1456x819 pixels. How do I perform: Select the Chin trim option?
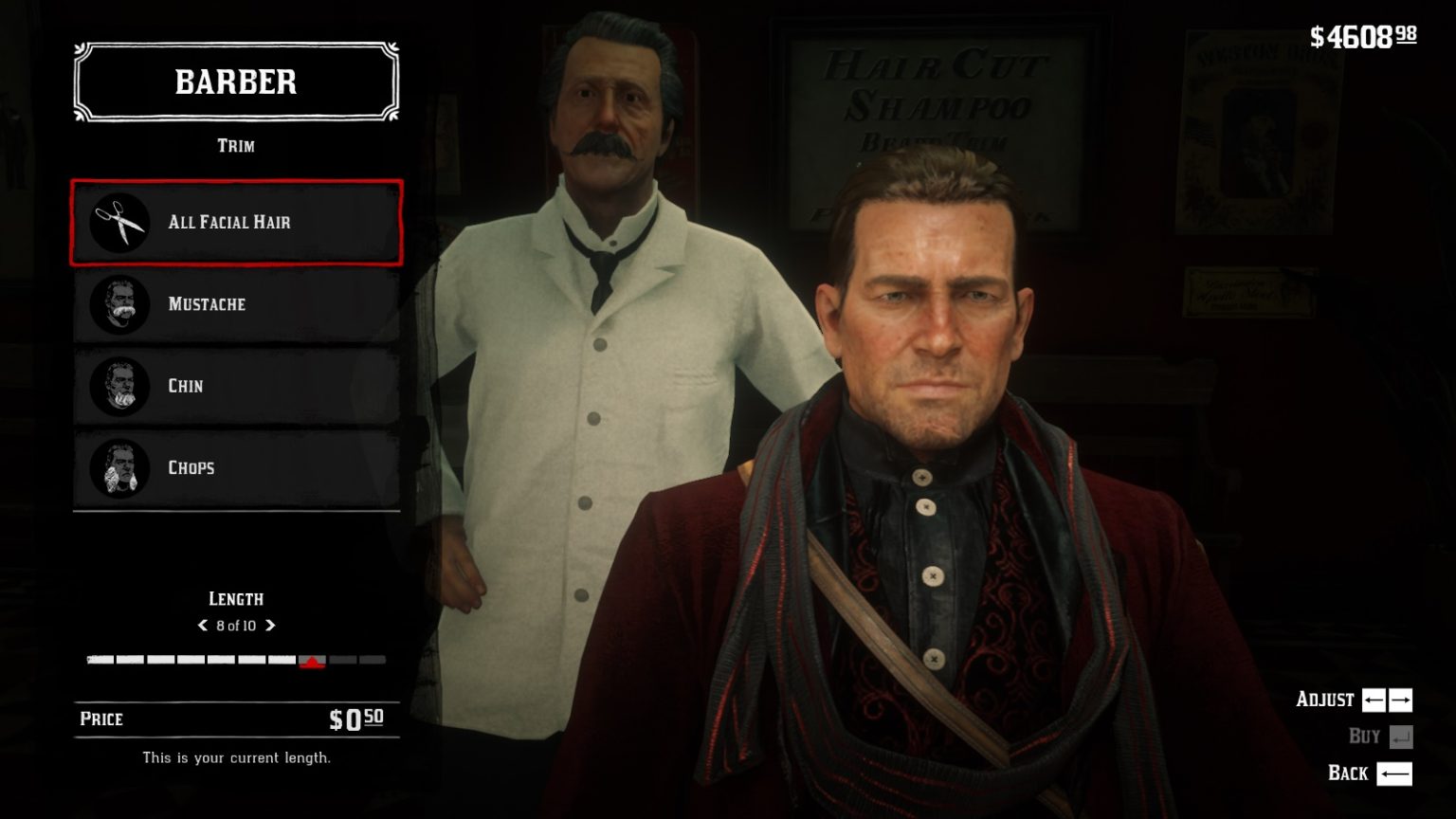pyautogui.click(x=235, y=386)
